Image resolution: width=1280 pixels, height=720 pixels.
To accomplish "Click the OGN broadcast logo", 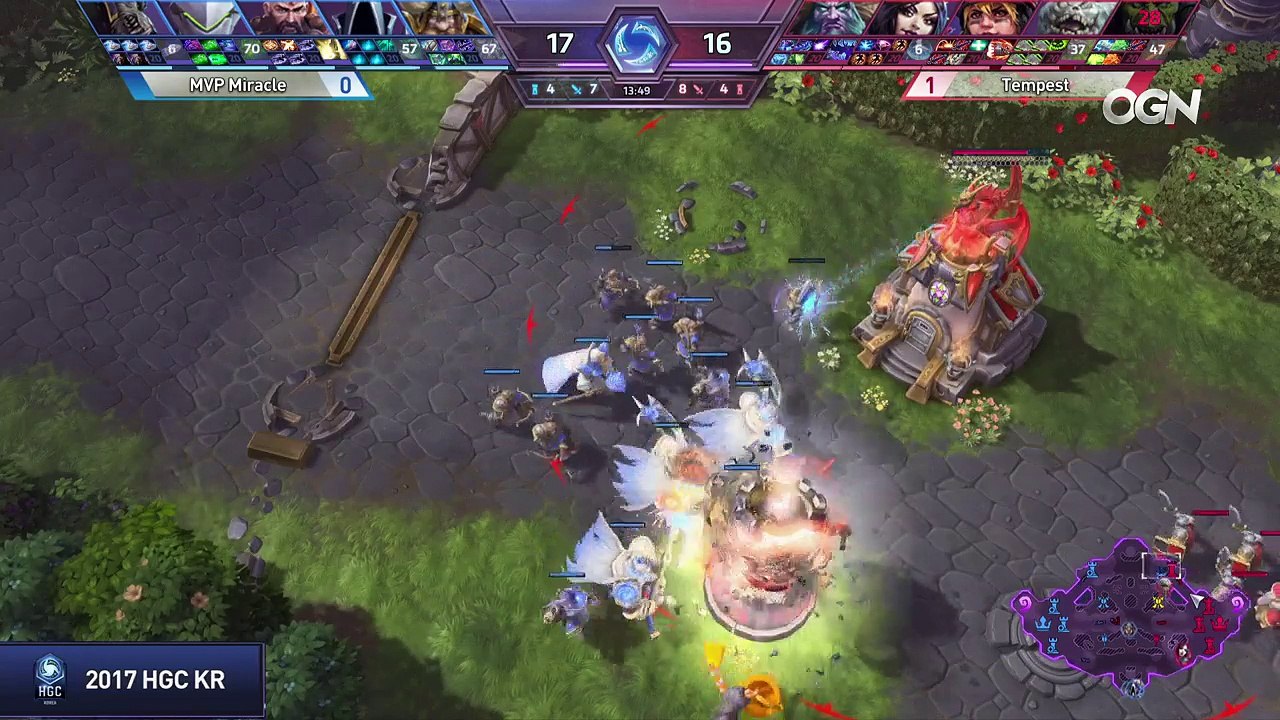I will click(x=1151, y=106).
